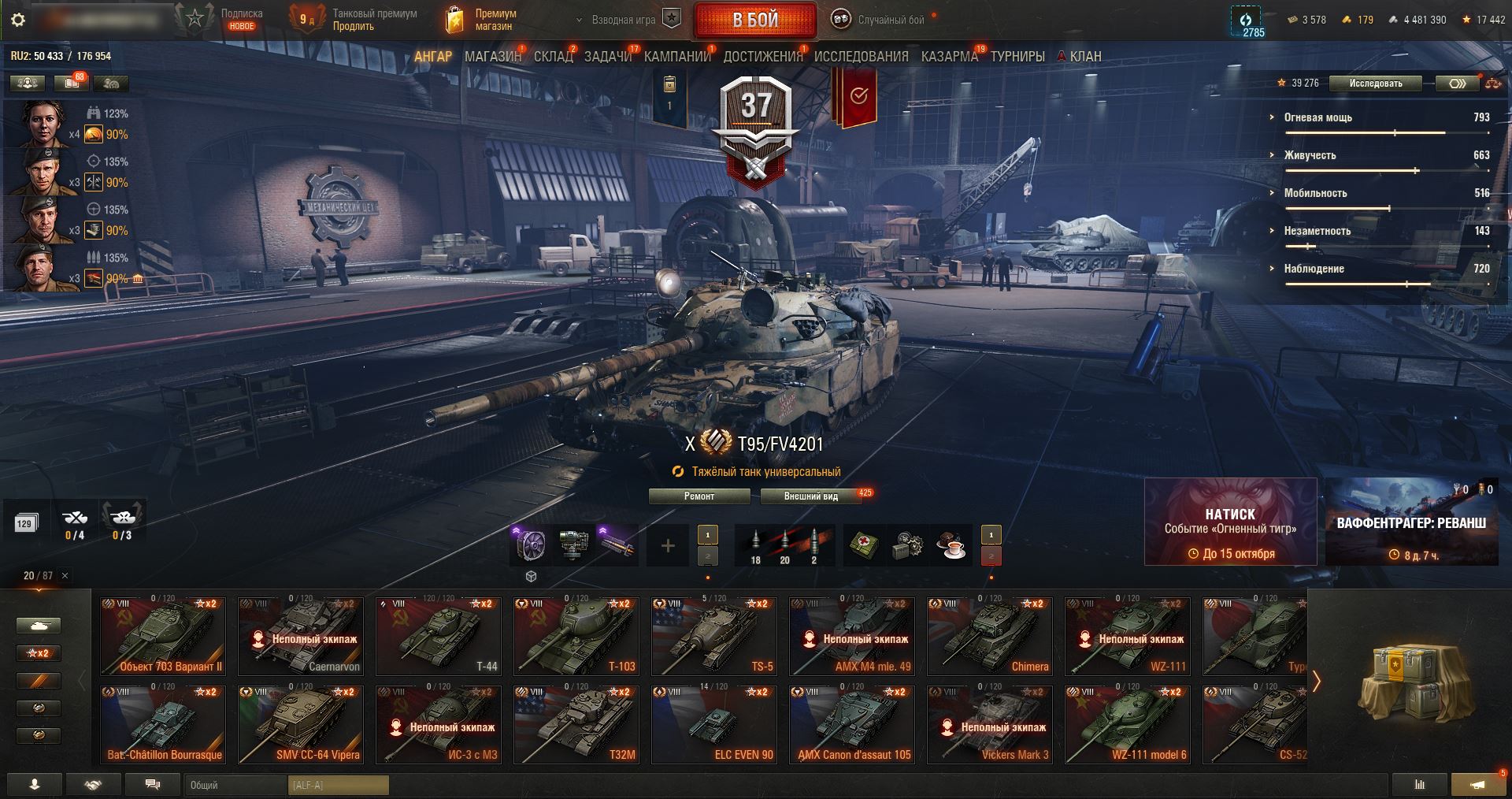
Task: Select the Chimera tank tile
Action: (990, 636)
